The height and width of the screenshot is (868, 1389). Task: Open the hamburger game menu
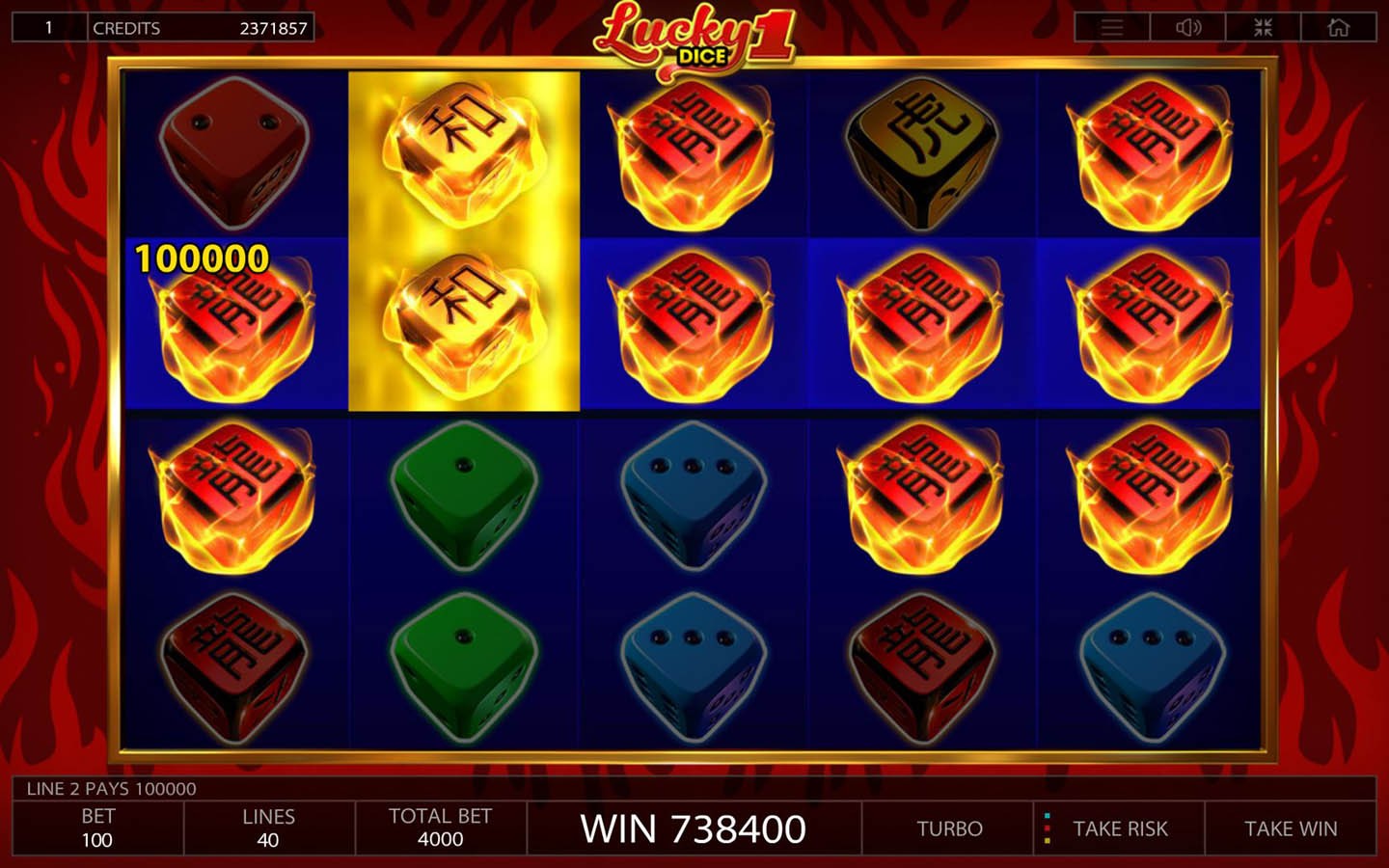point(1111,27)
